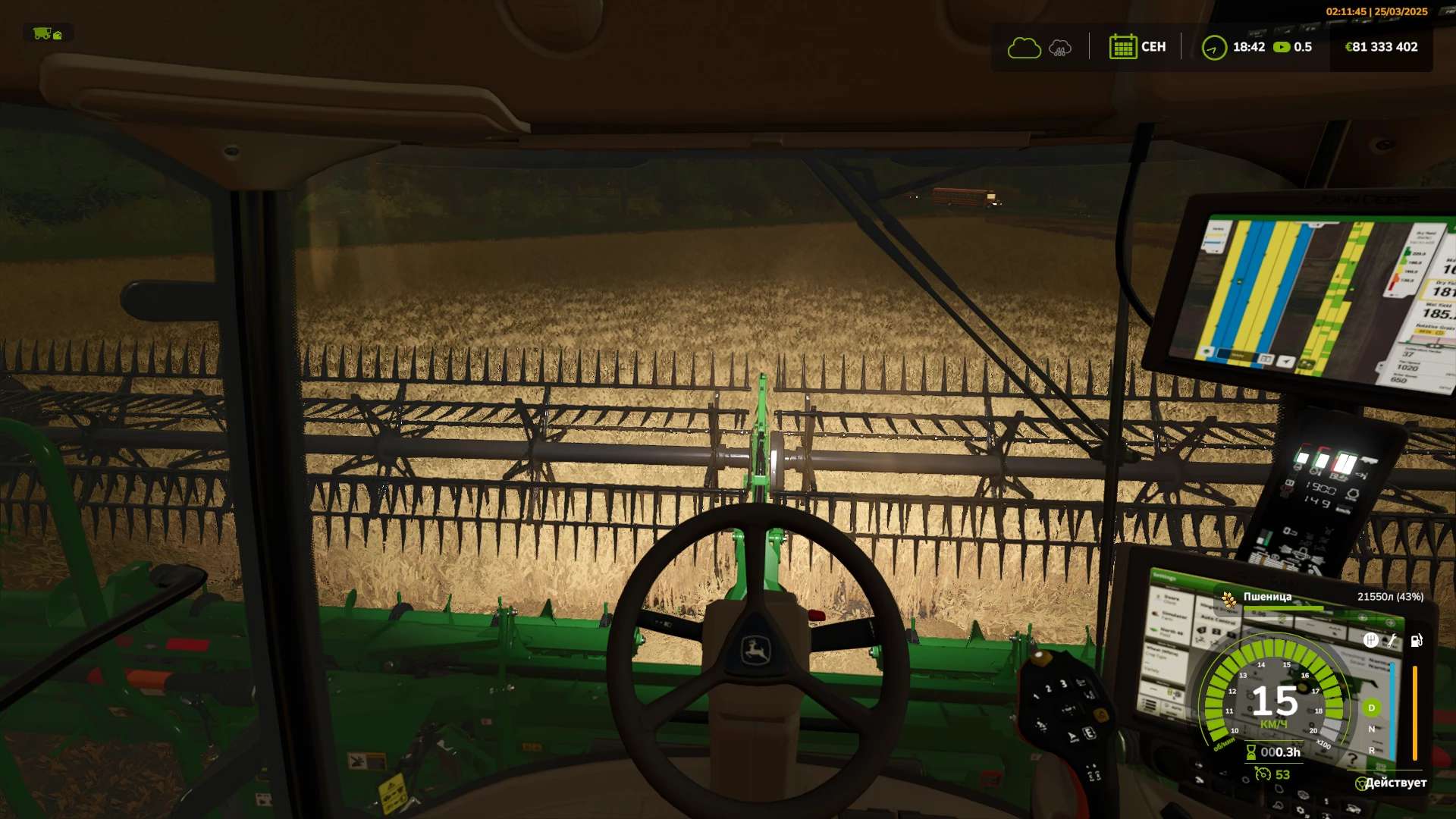This screenshot has height=819, width=1456.
Task: Click the rain forecast weather icon
Action: [1060, 49]
